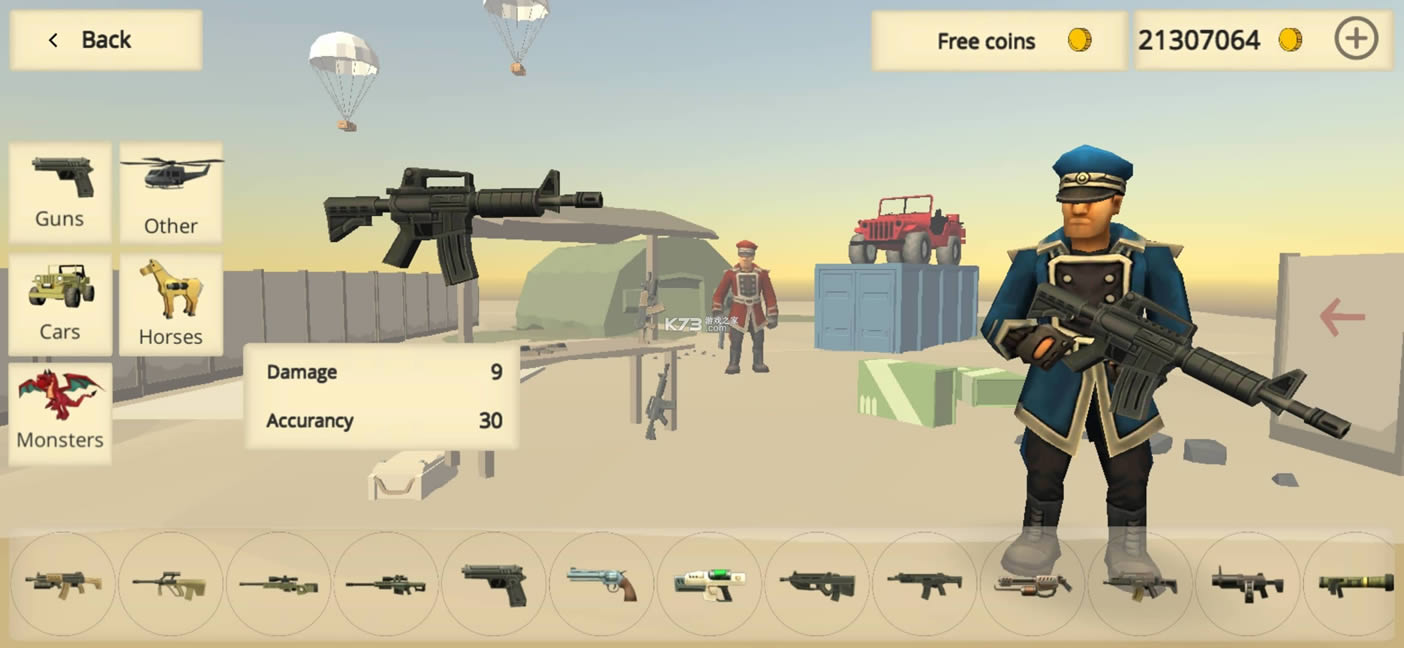
Task: Choose the flamethrower weapon
Action: click(1032, 584)
